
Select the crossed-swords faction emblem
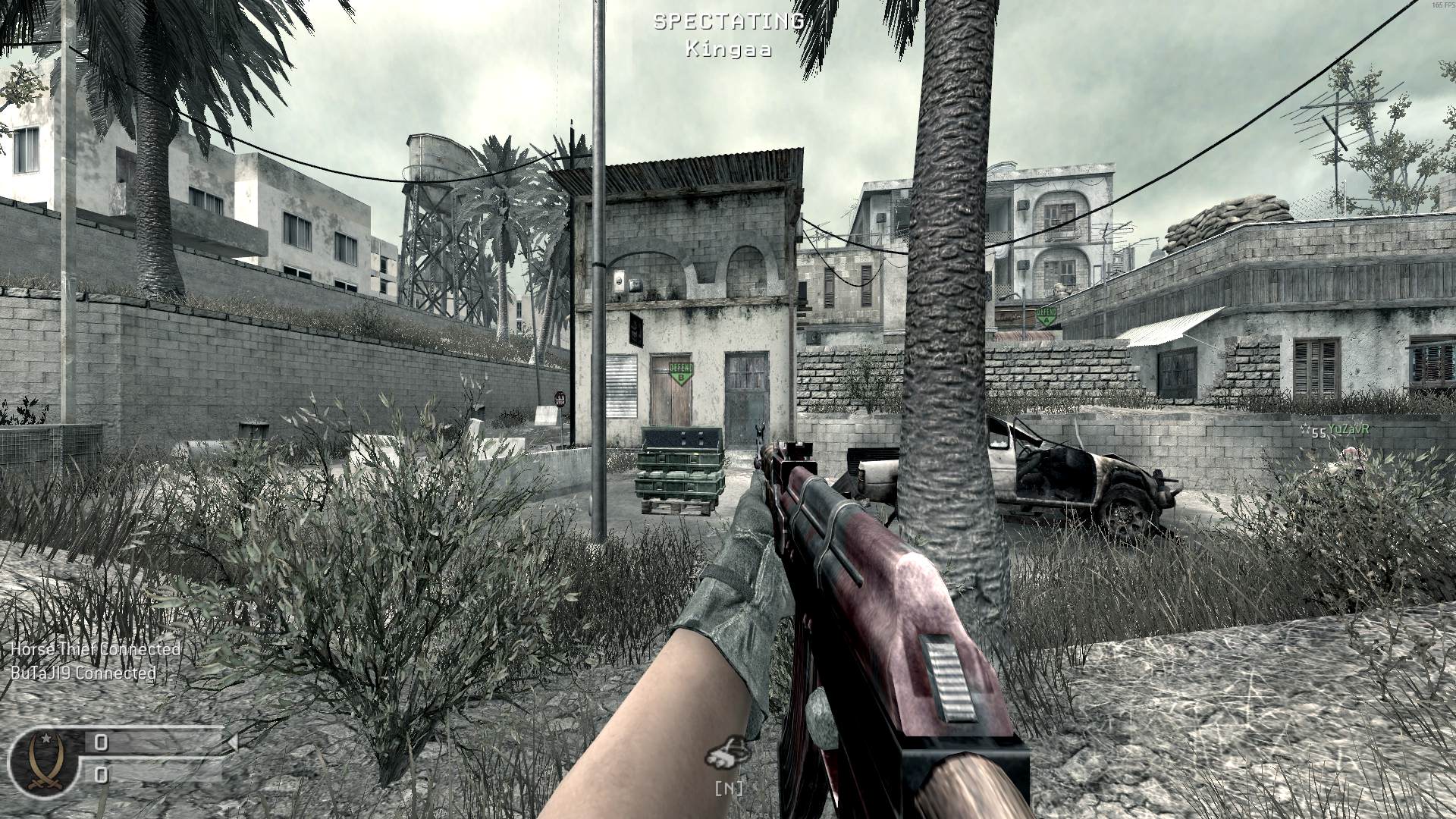pyautogui.click(x=43, y=762)
